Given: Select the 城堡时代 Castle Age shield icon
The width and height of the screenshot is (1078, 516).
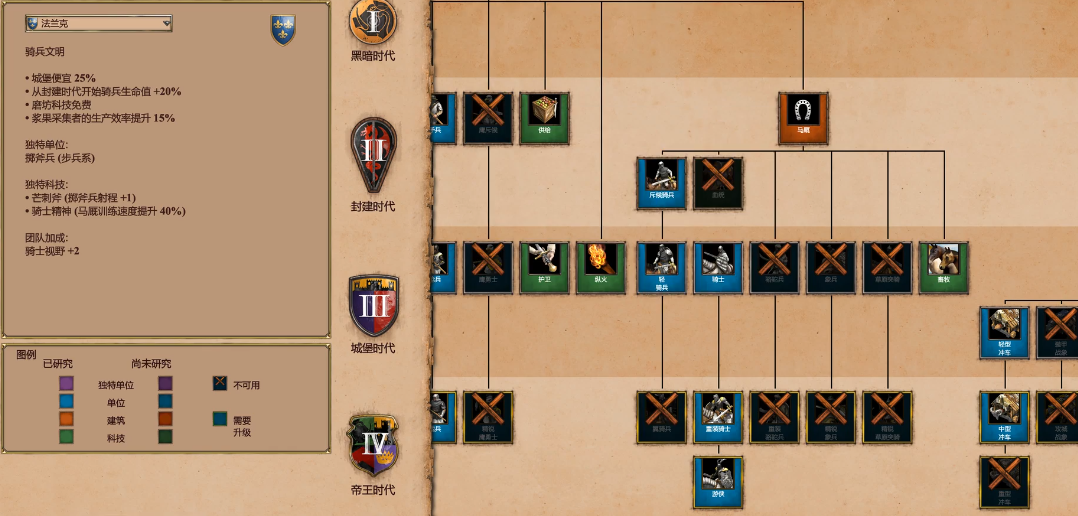Looking at the screenshot, I should coord(372,306).
